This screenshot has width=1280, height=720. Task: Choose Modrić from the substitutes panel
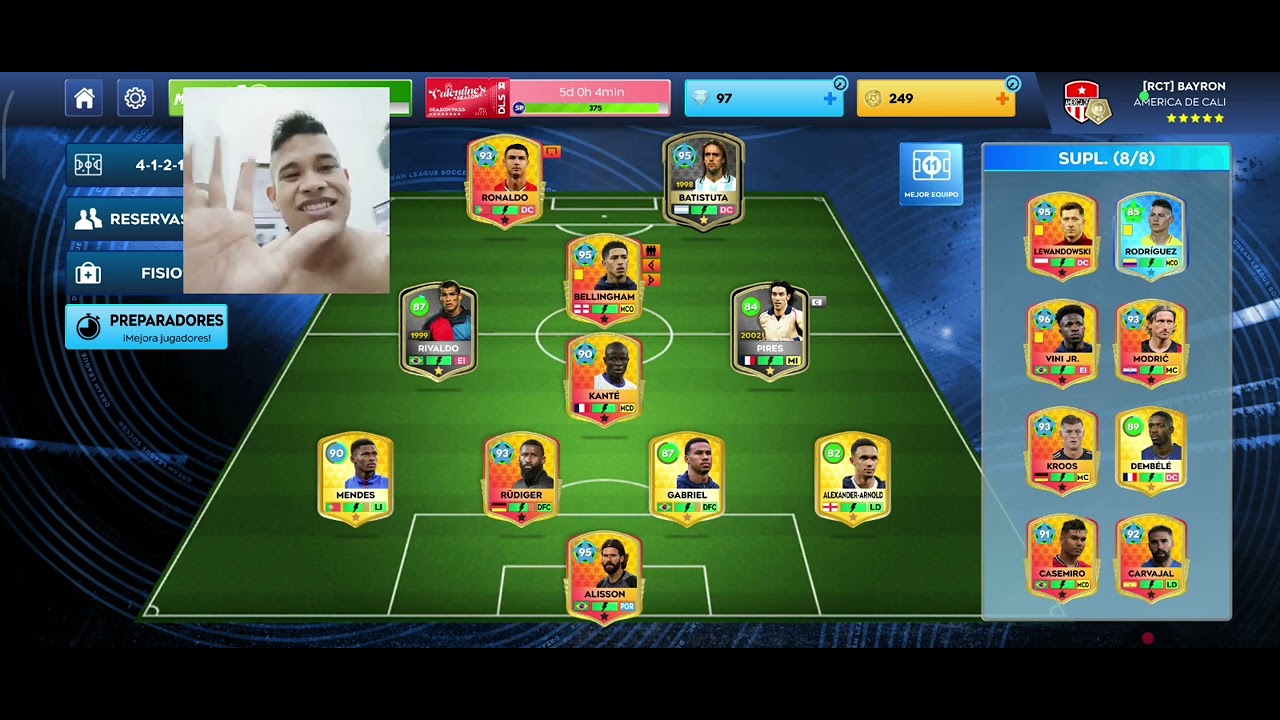(1151, 342)
